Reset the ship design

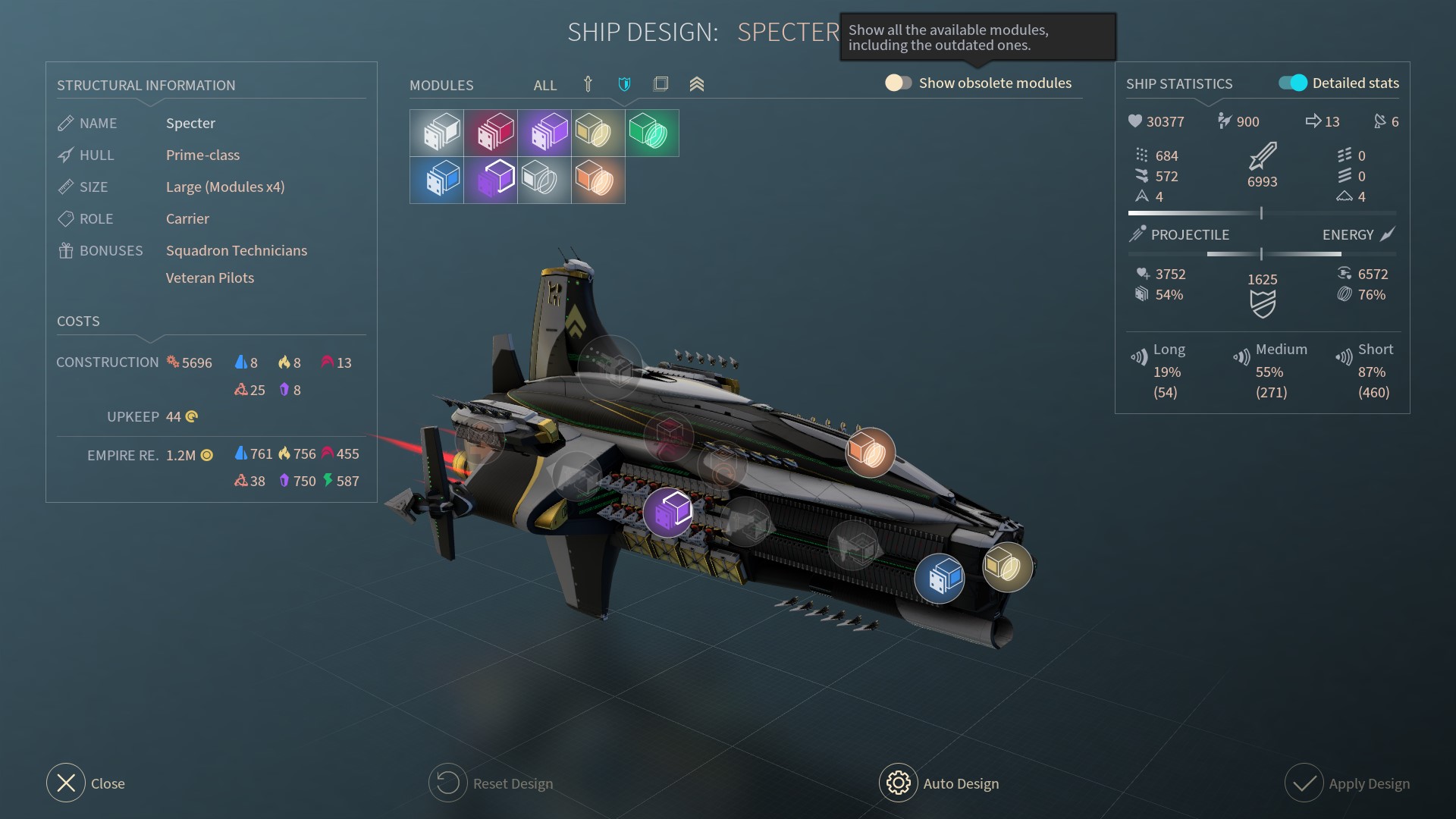[x=447, y=783]
